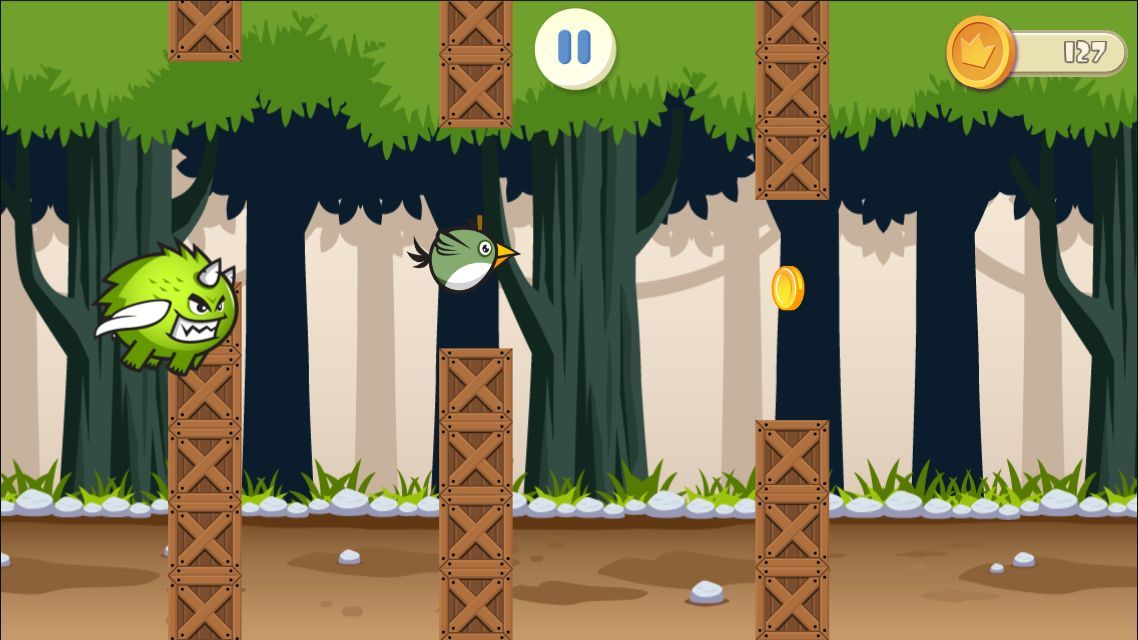Pause the game with the round button
Screen dimensions: 1138x640
click(574, 48)
